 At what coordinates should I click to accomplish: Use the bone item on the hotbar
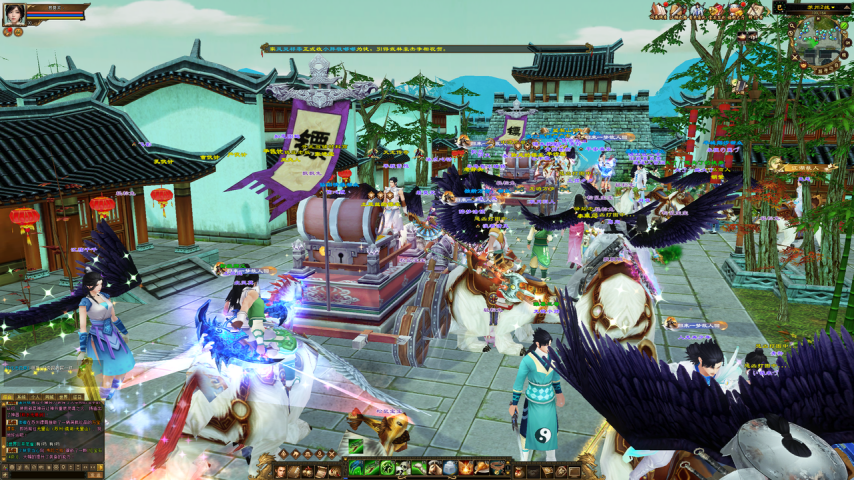click(418, 467)
